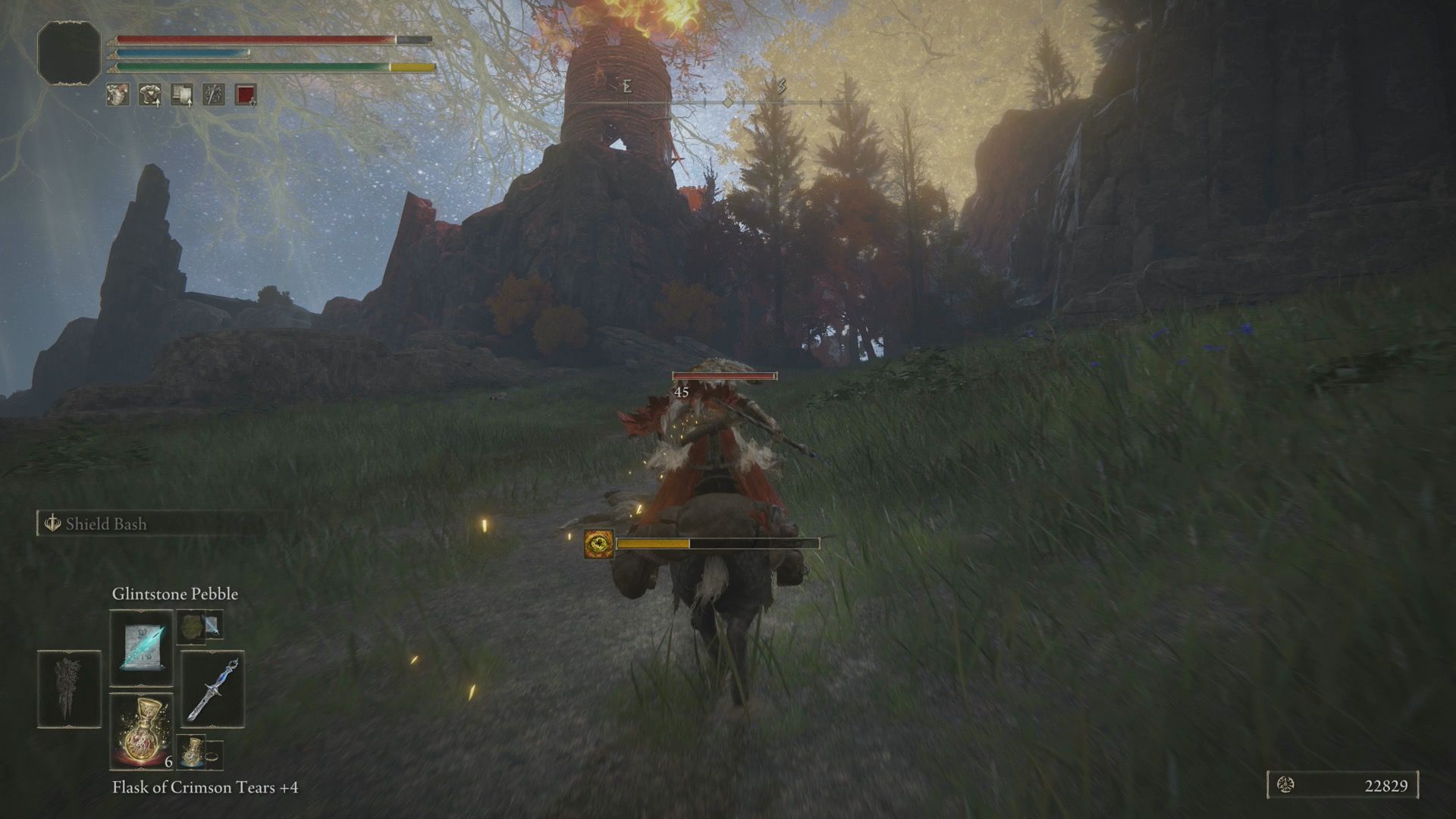Click the crossed-weapons status effect icon
This screenshot has height=819, width=1456.
coord(213,95)
